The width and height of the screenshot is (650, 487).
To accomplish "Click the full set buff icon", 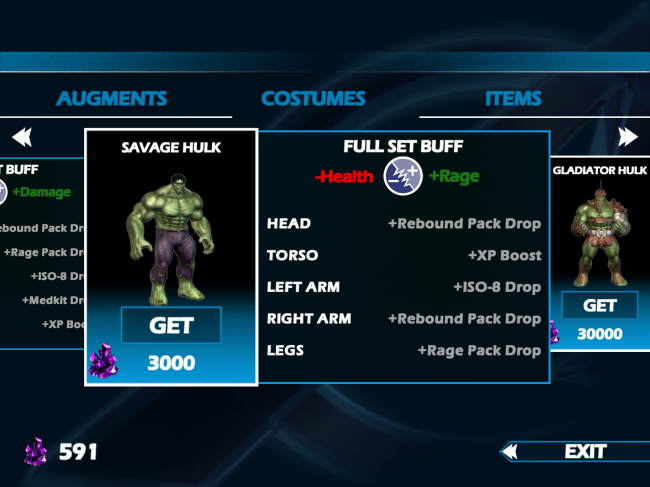I will point(401,177).
